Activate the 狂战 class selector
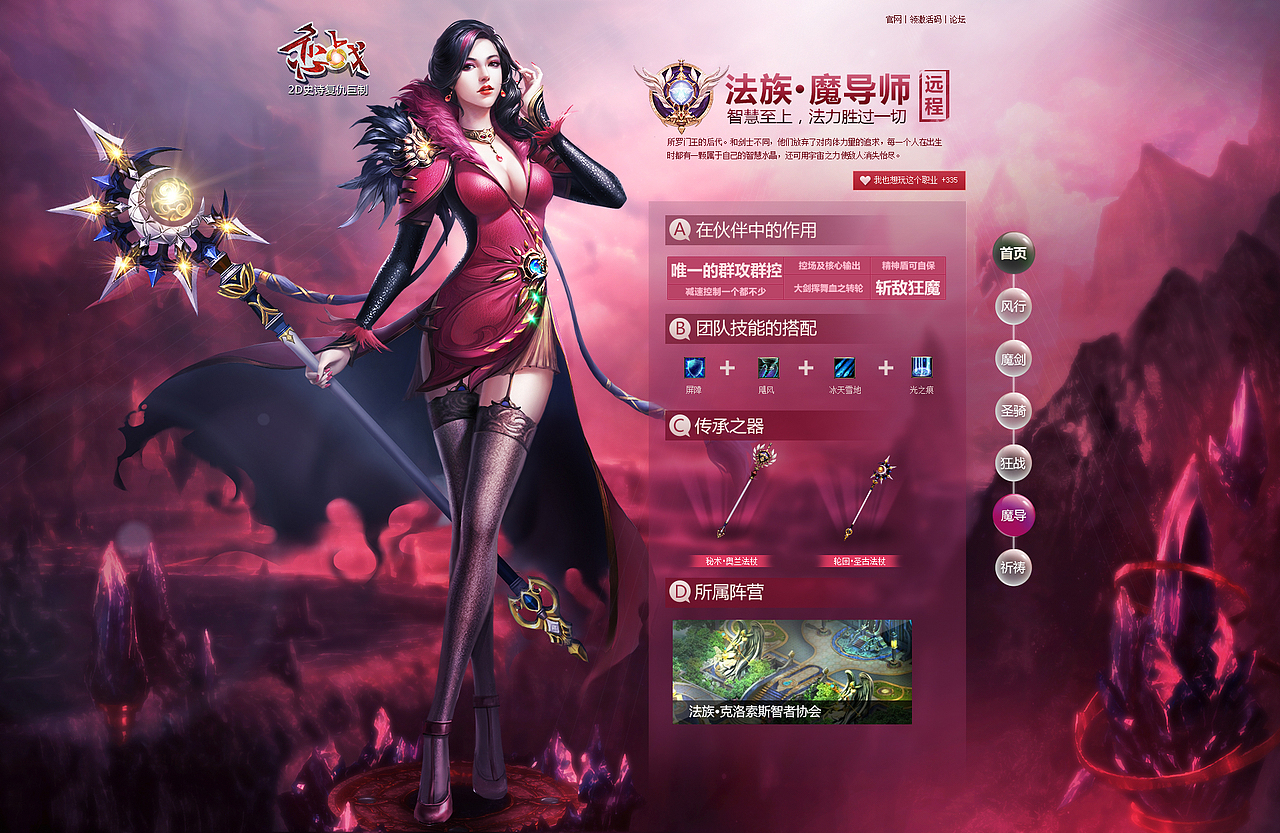The image size is (1280, 833). point(1013,462)
